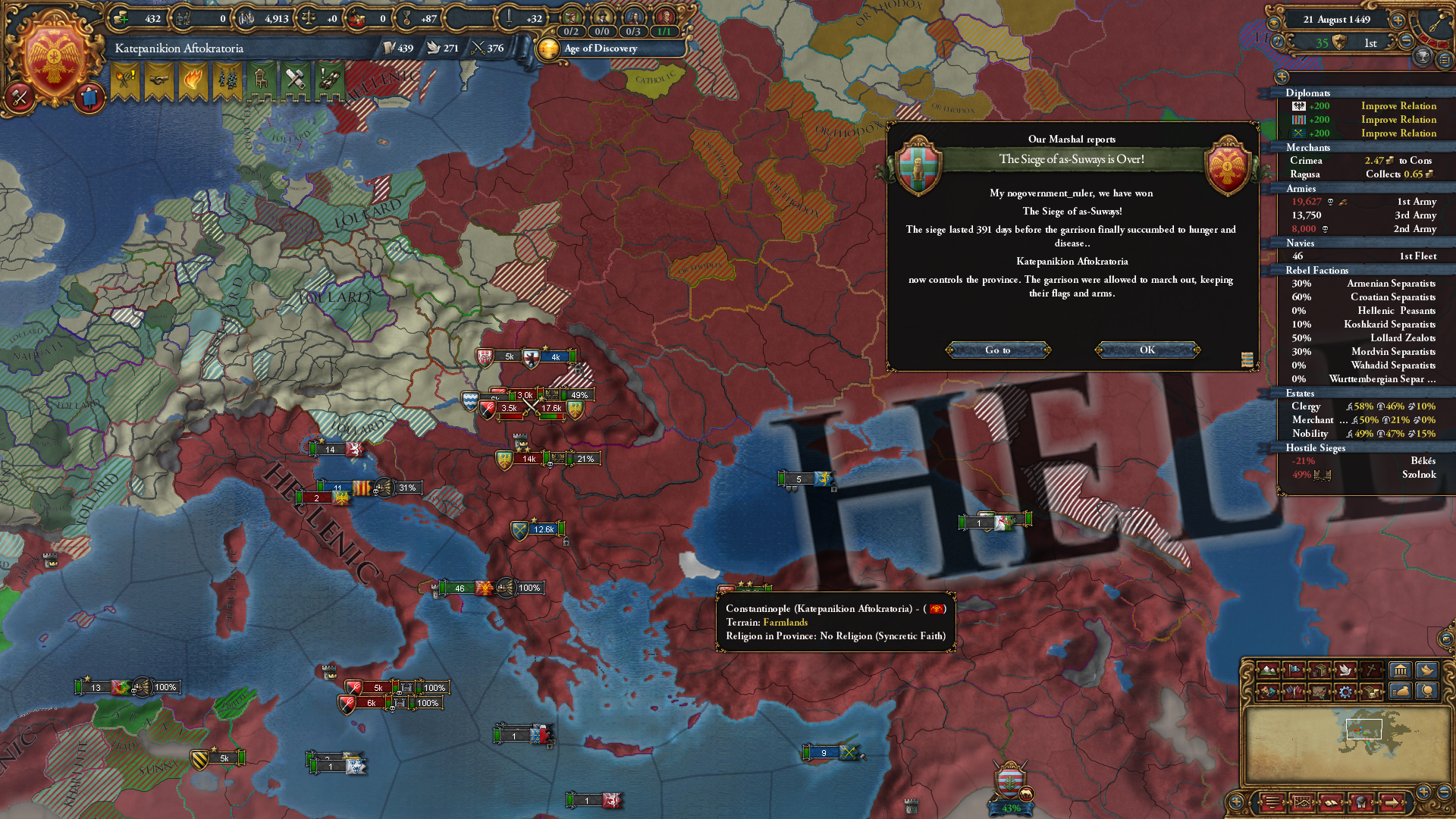
Task: Expand the alerts panel with the round top-right button
Action: 1445,61
